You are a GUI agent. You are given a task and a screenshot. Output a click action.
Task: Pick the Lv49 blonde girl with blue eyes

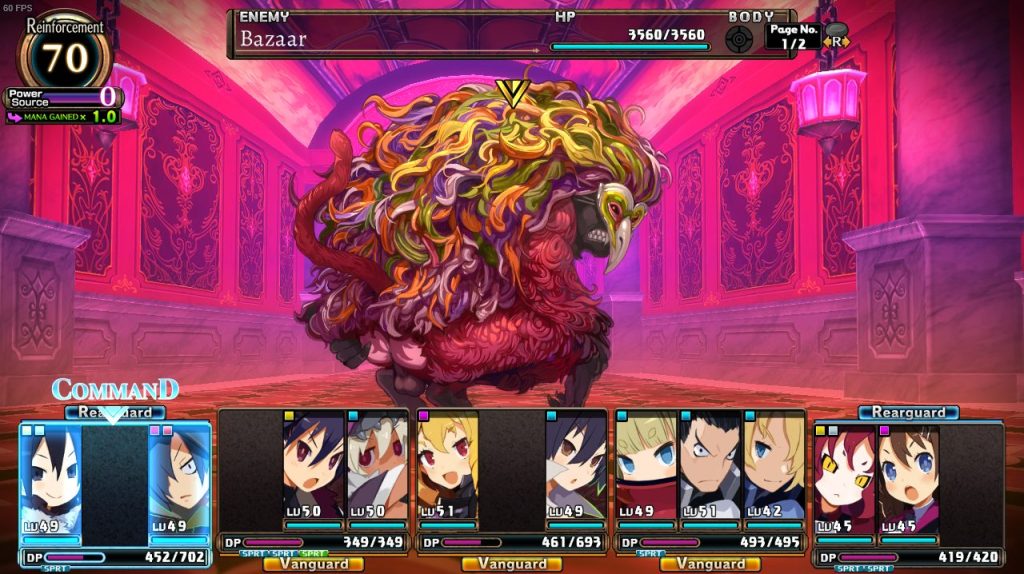coord(647,467)
